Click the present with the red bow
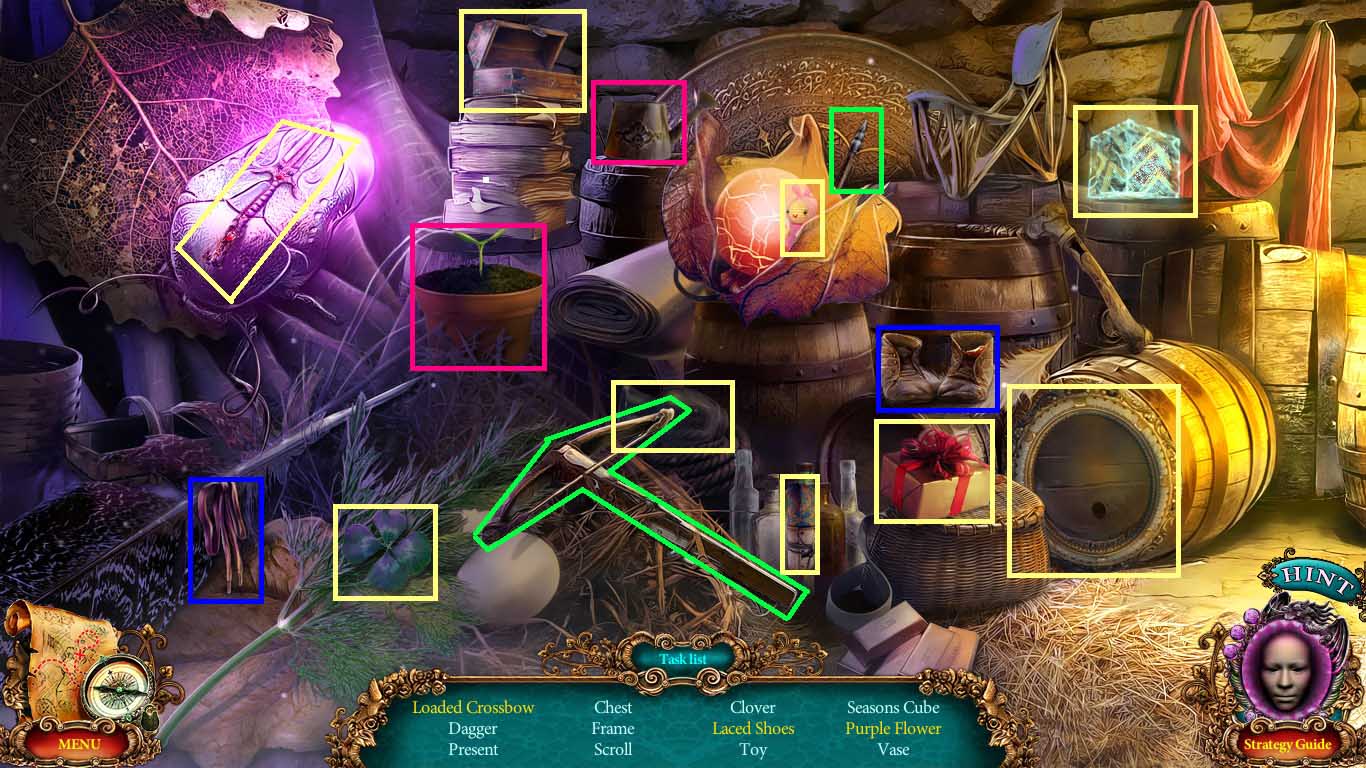Viewport: 1366px width, 768px height. coord(933,472)
